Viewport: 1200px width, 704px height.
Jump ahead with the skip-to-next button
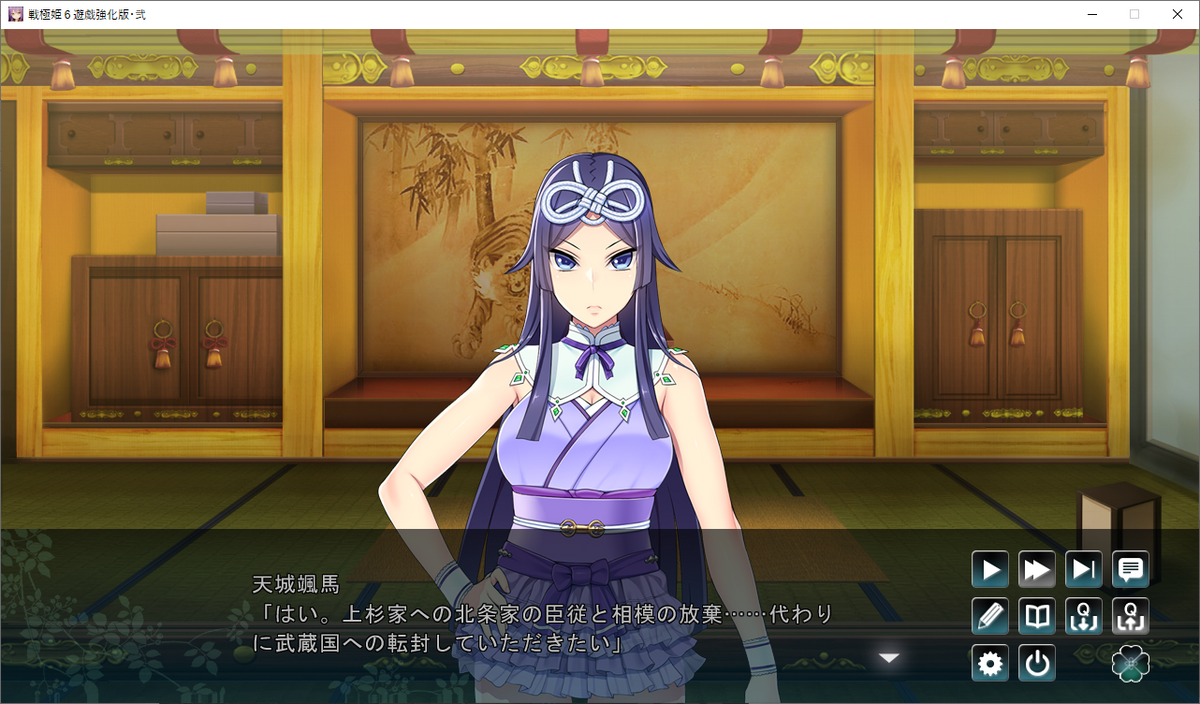tap(1084, 570)
